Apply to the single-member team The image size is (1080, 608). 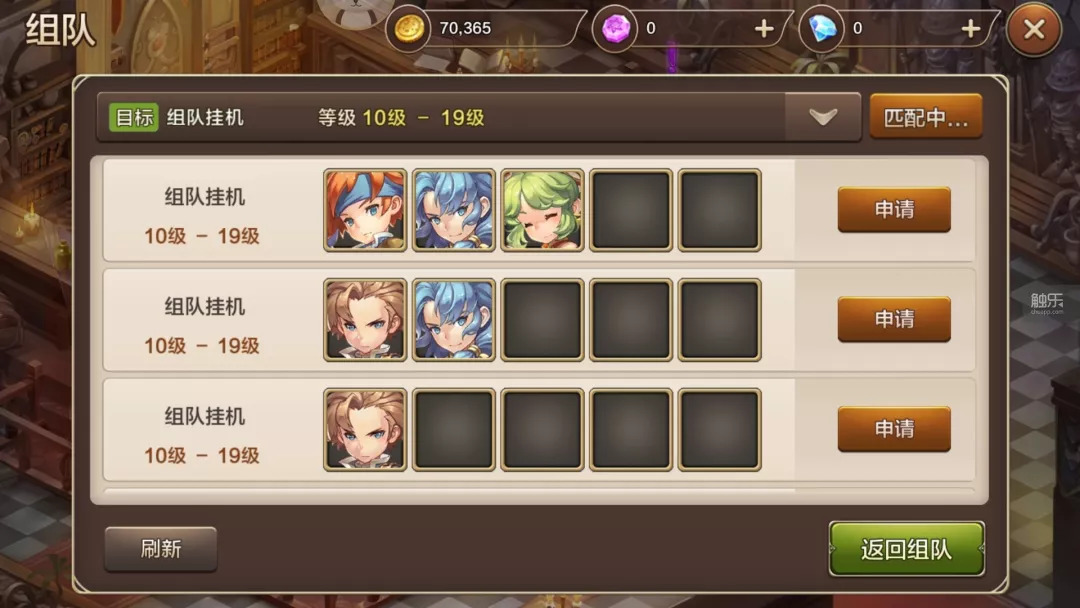point(894,429)
